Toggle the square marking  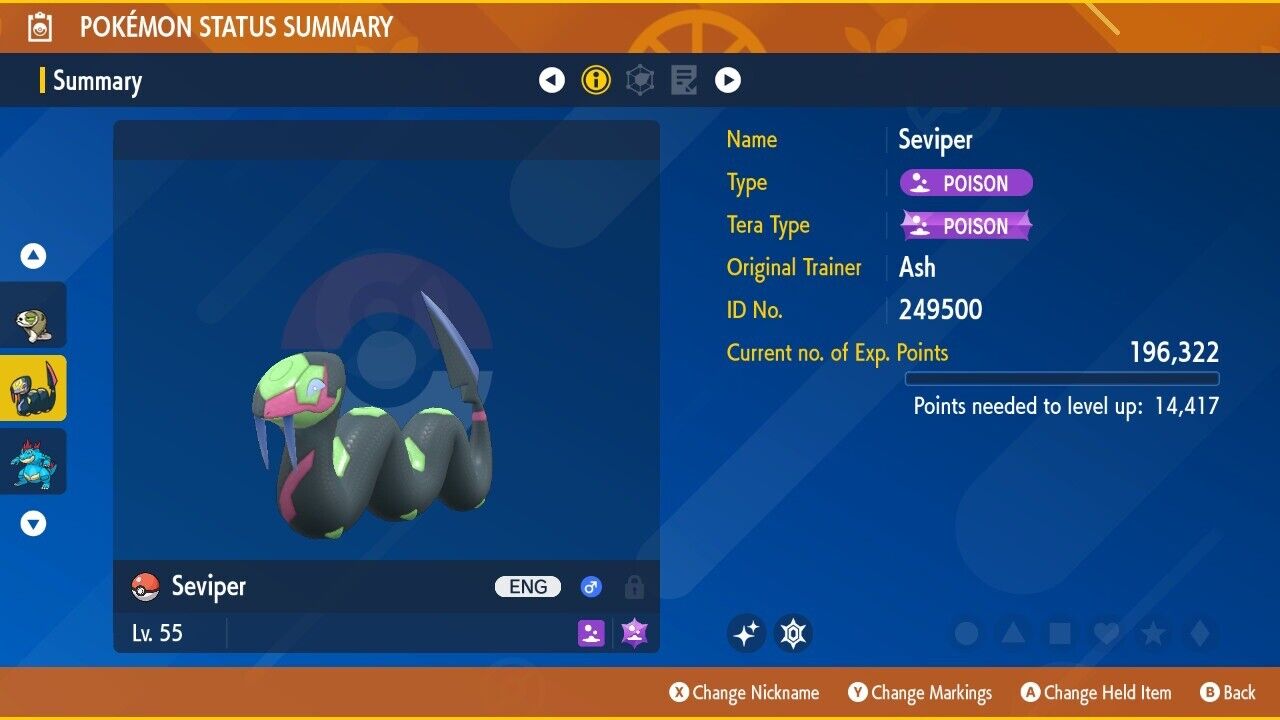[1059, 633]
